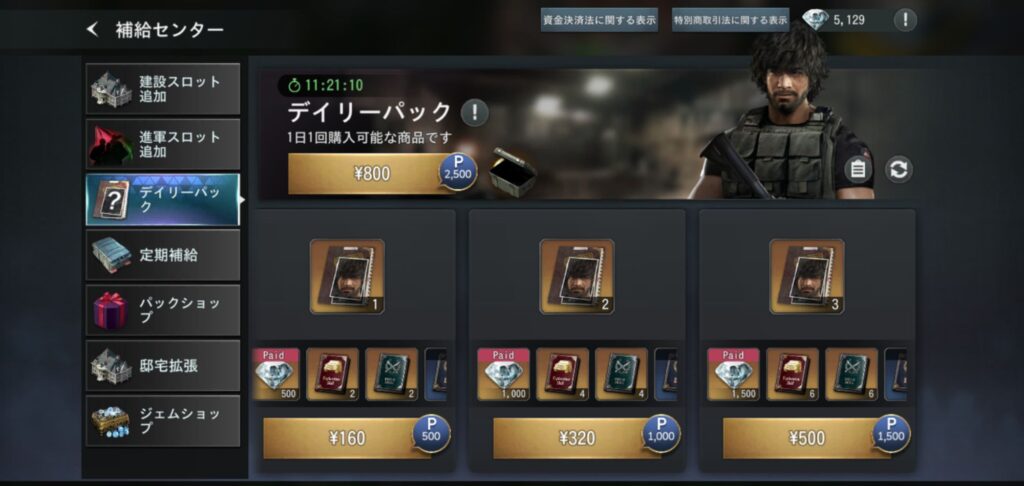The width and height of the screenshot is (1024, 486).
Task: Purchase the ¥160 pack
Action: (x=346, y=437)
